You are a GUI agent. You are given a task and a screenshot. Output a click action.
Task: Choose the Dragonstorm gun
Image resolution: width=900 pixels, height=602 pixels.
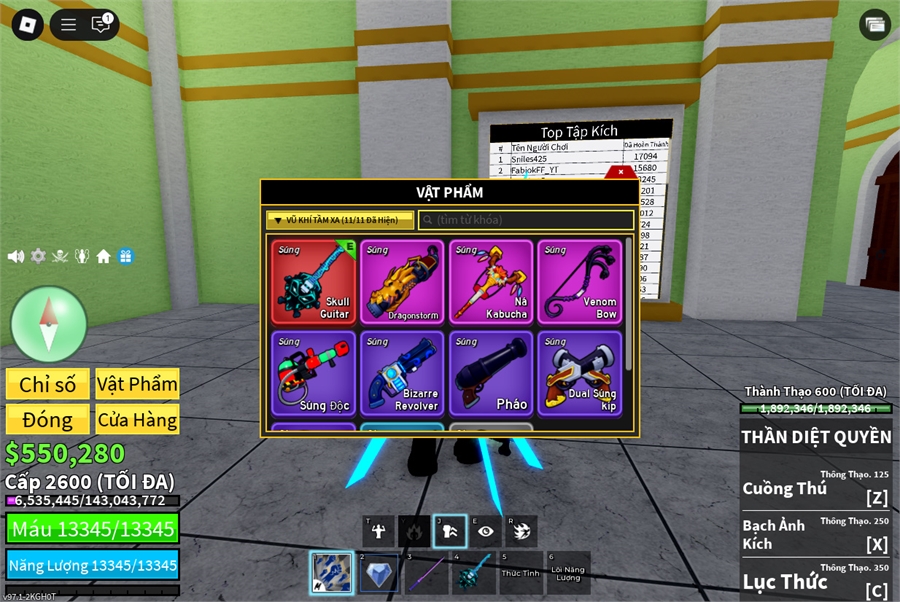402,281
